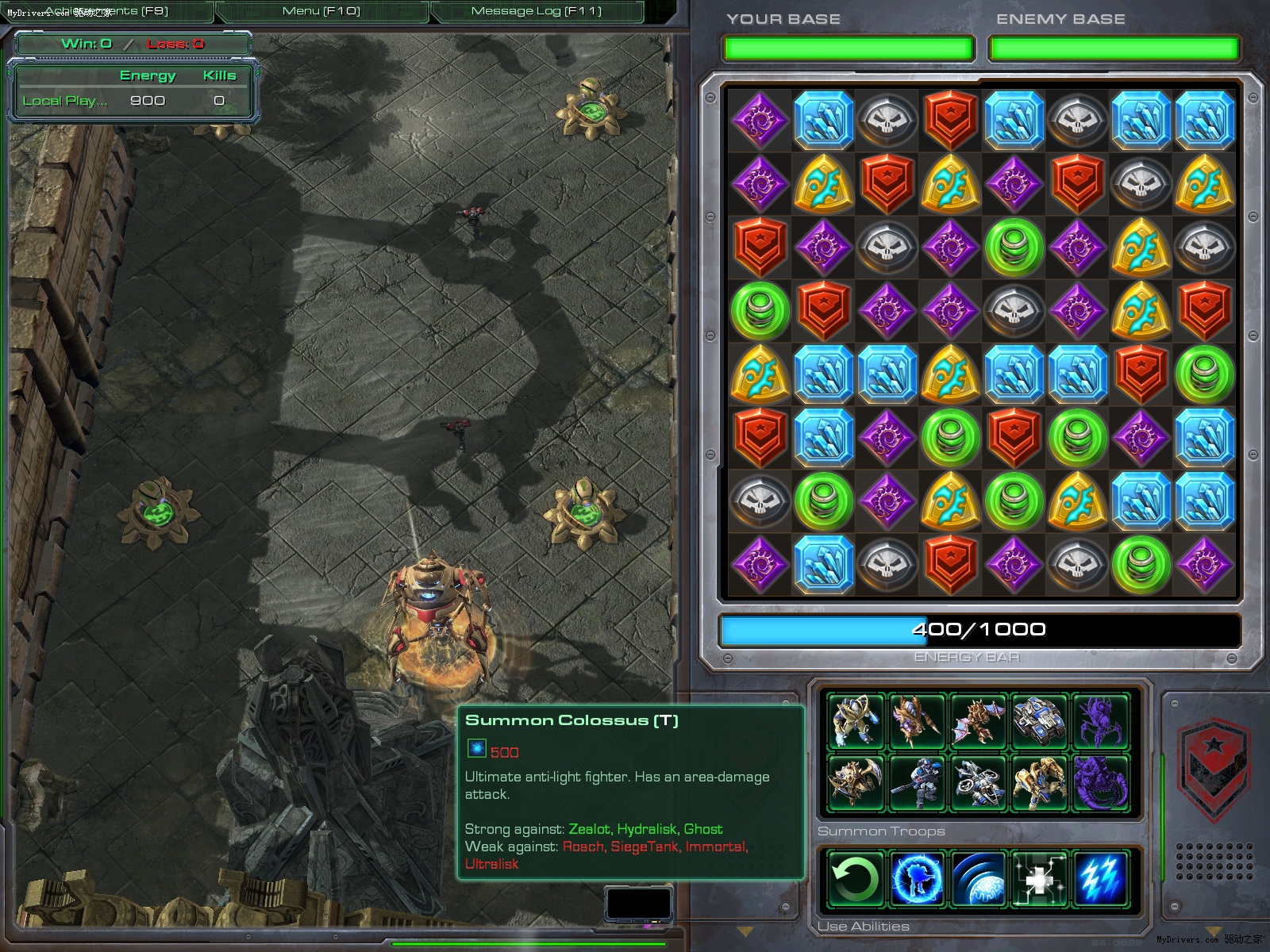Show the Message Log
The width and height of the screenshot is (1270, 952).
pyautogui.click(x=537, y=11)
